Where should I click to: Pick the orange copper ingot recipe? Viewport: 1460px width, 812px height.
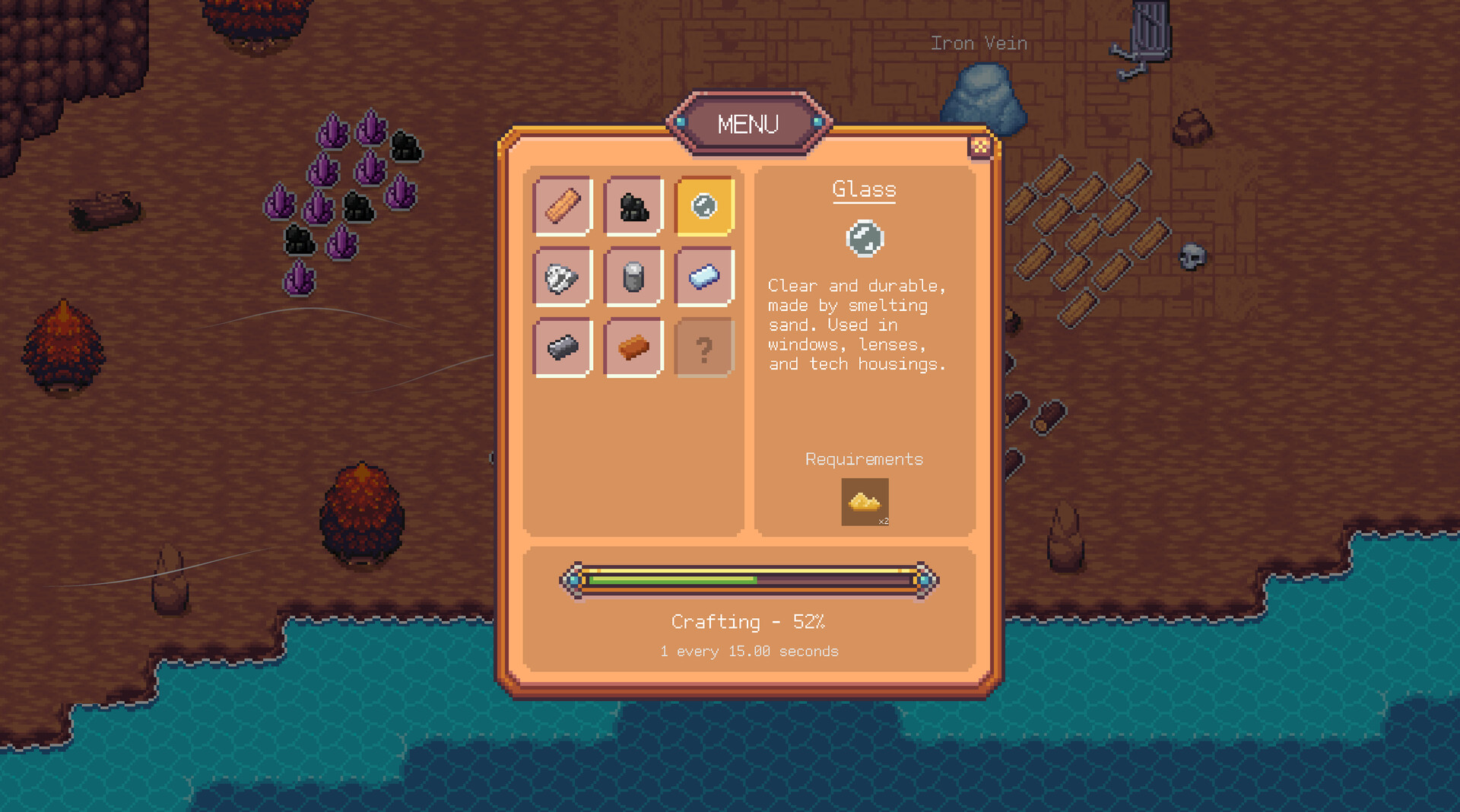(633, 347)
